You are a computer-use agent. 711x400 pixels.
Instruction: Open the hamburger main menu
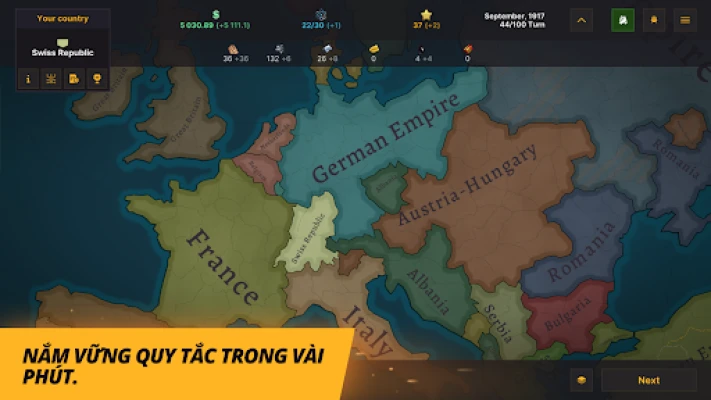click(x=684, y=19)
